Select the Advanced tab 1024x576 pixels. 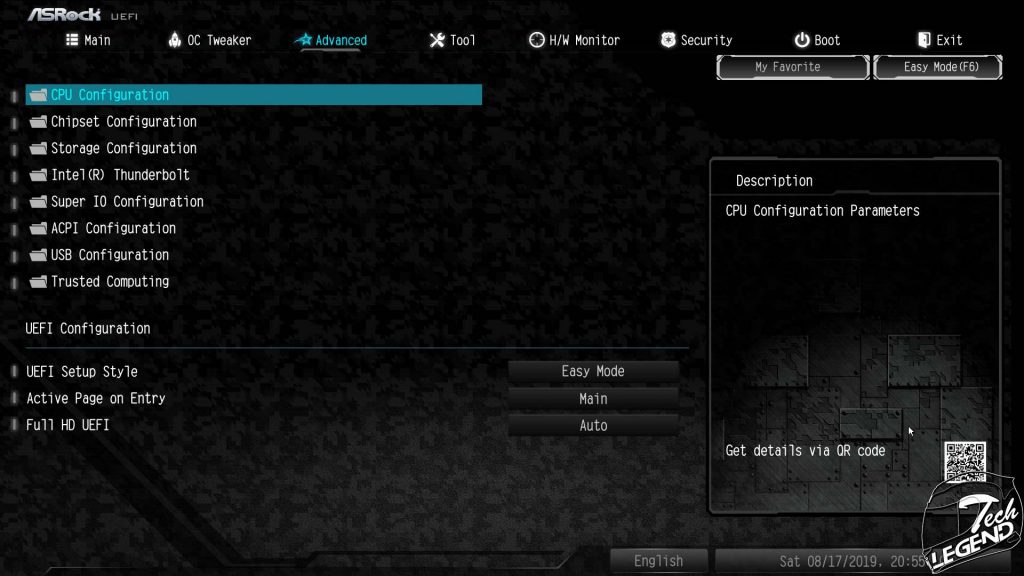point(331,40)
